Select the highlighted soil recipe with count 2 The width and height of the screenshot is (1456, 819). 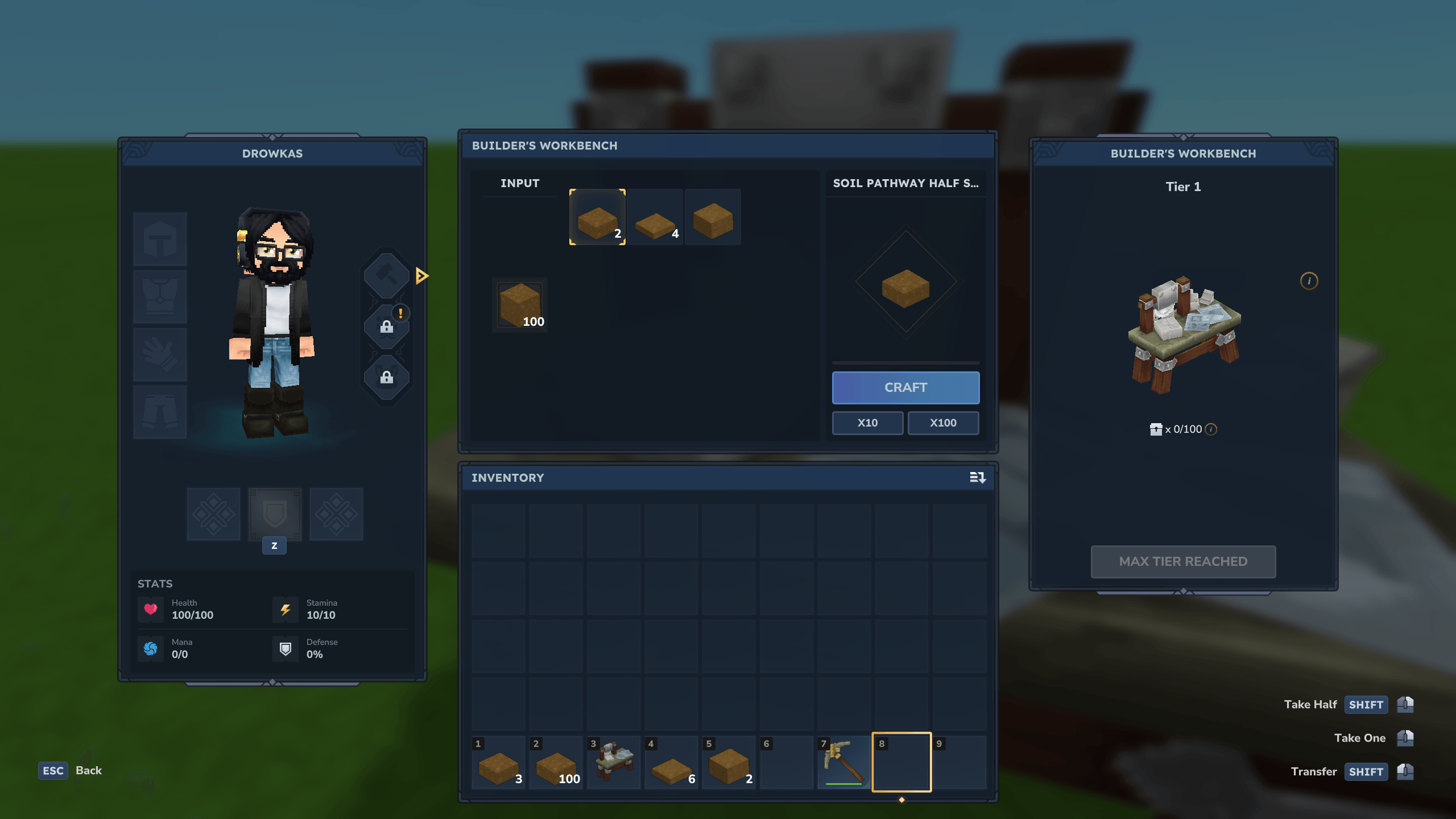tap(597, 217)
